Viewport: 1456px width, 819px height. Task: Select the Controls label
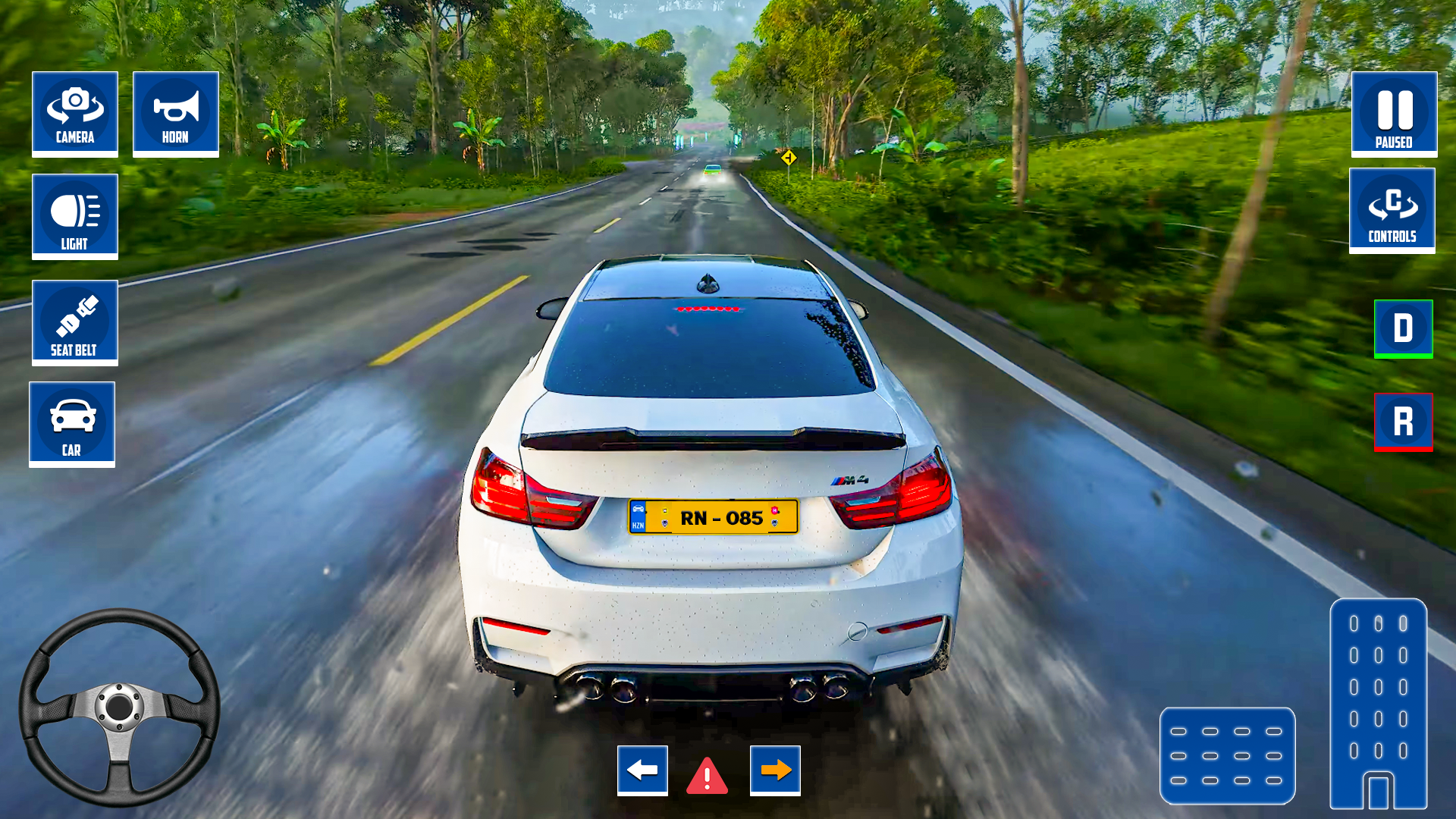tap(1392, 237)
